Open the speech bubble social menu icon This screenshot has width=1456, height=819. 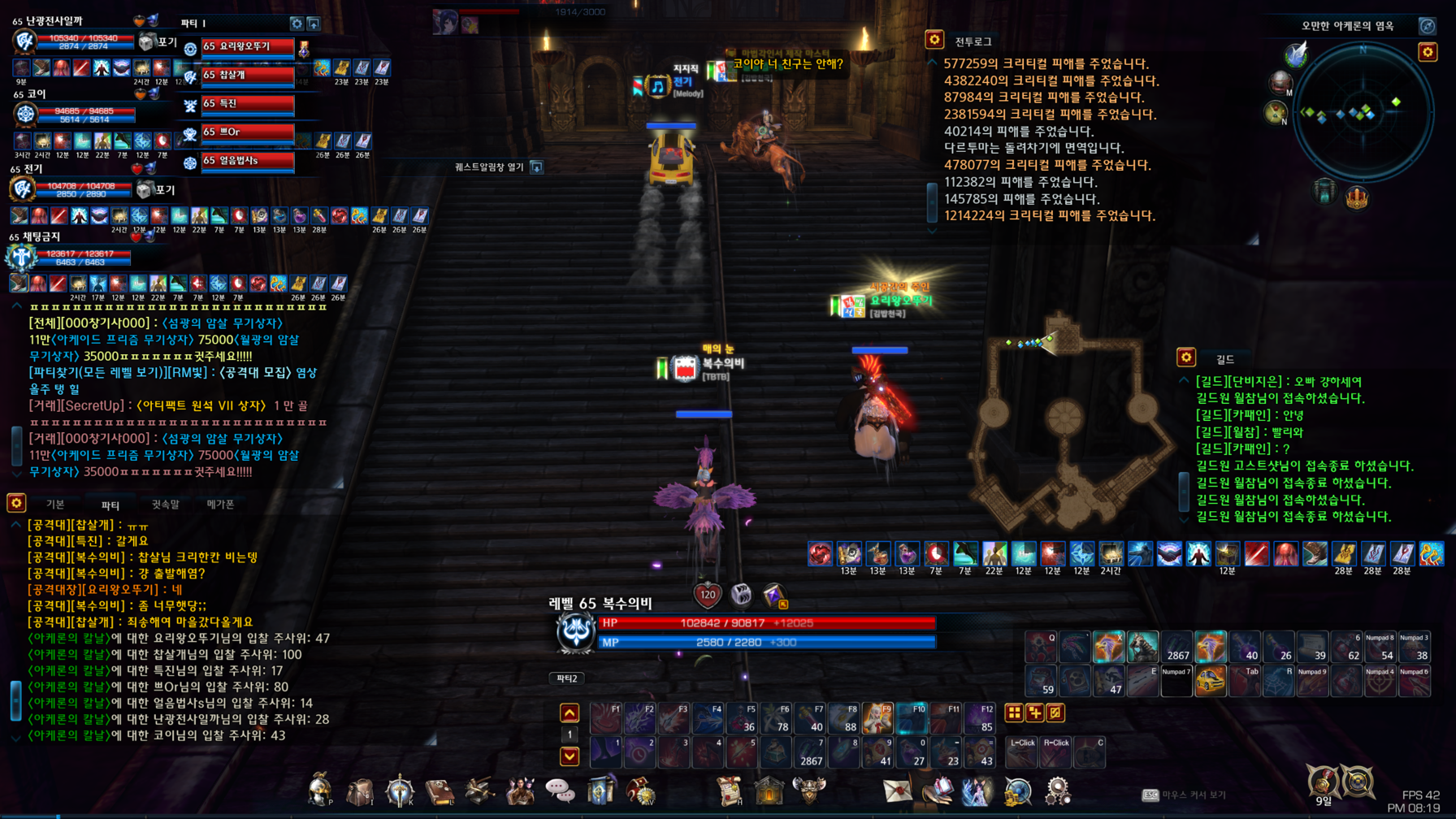coord(560,791)
